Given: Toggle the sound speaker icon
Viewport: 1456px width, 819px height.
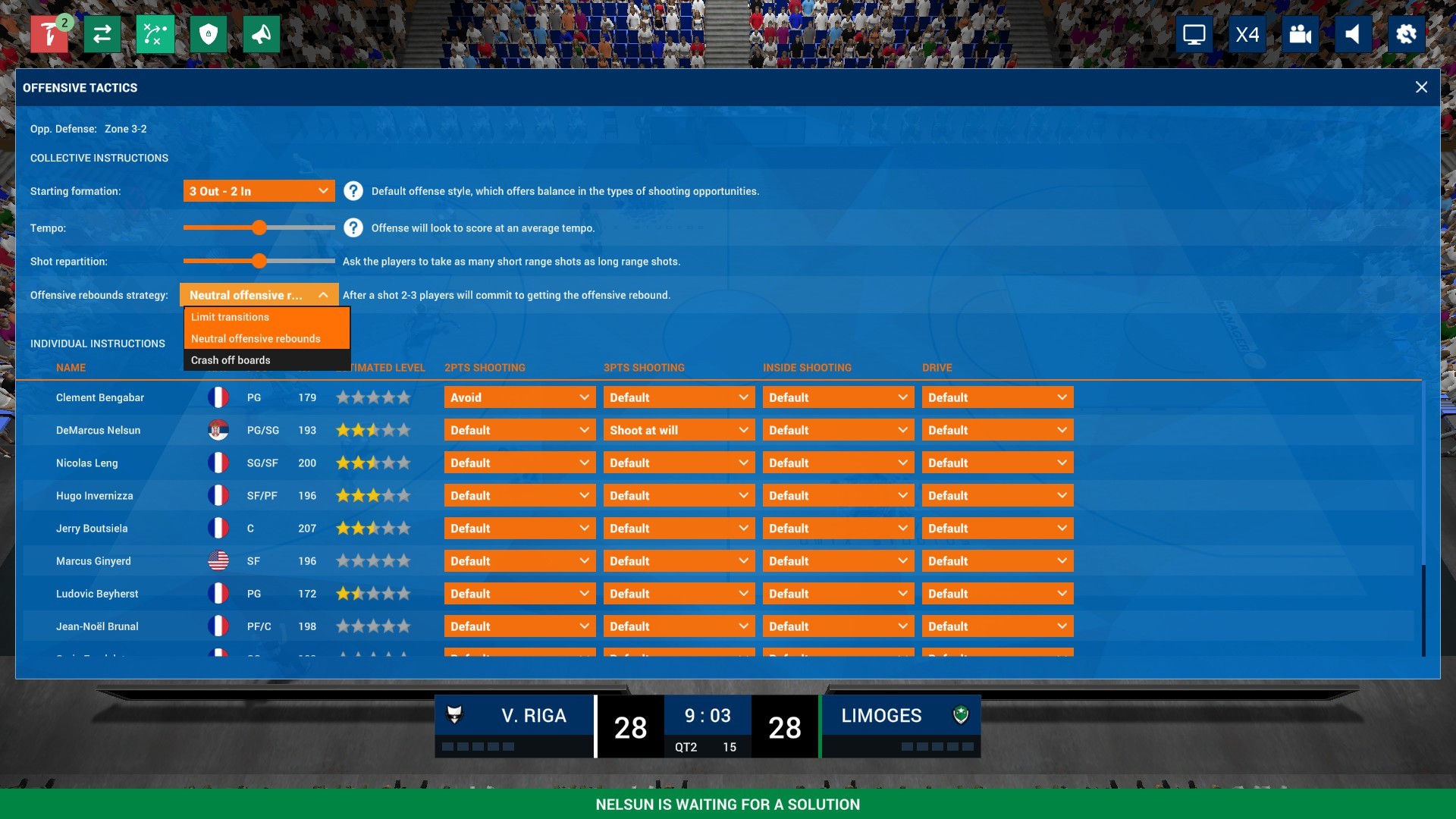Looking at the screenshot, I should tap(1353, 34).
